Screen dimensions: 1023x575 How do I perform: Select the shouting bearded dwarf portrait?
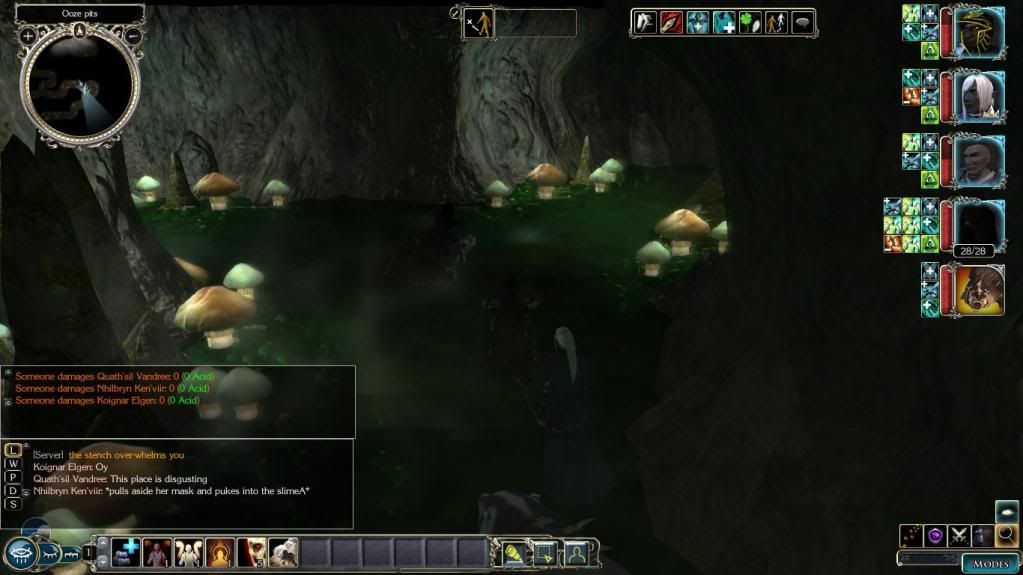978,290
